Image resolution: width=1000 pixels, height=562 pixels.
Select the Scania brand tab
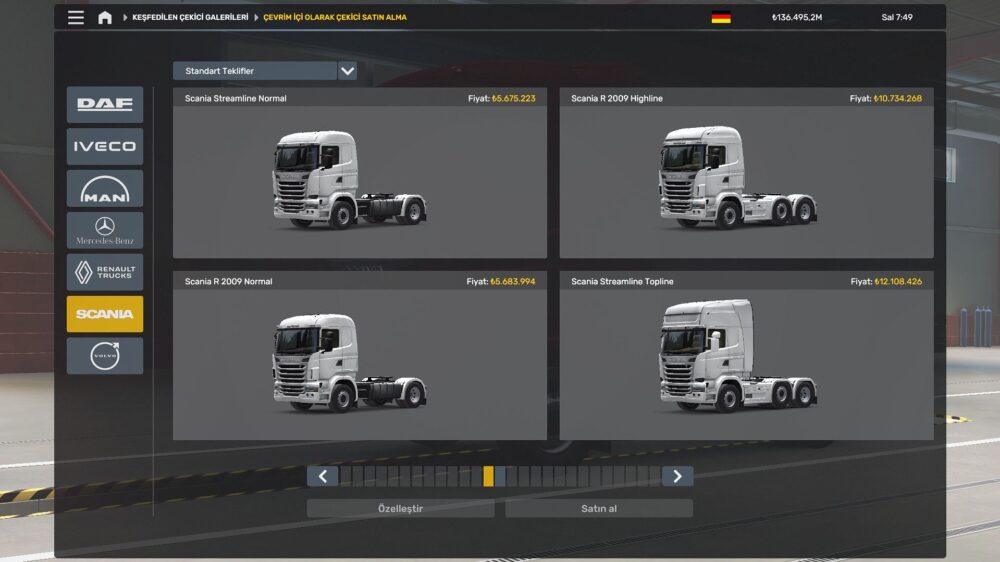[105, 314]
